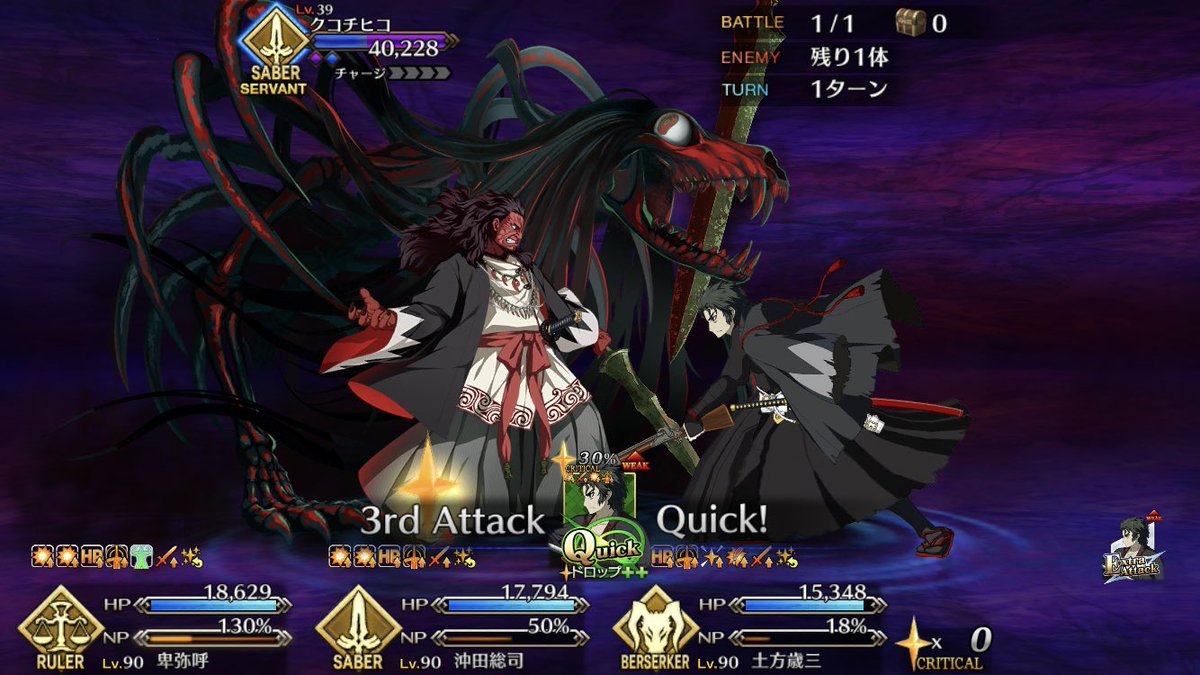Tap the Extra Attack card
The image size is (1200, 675).
pyautogui.click(x=1131, y=552)
